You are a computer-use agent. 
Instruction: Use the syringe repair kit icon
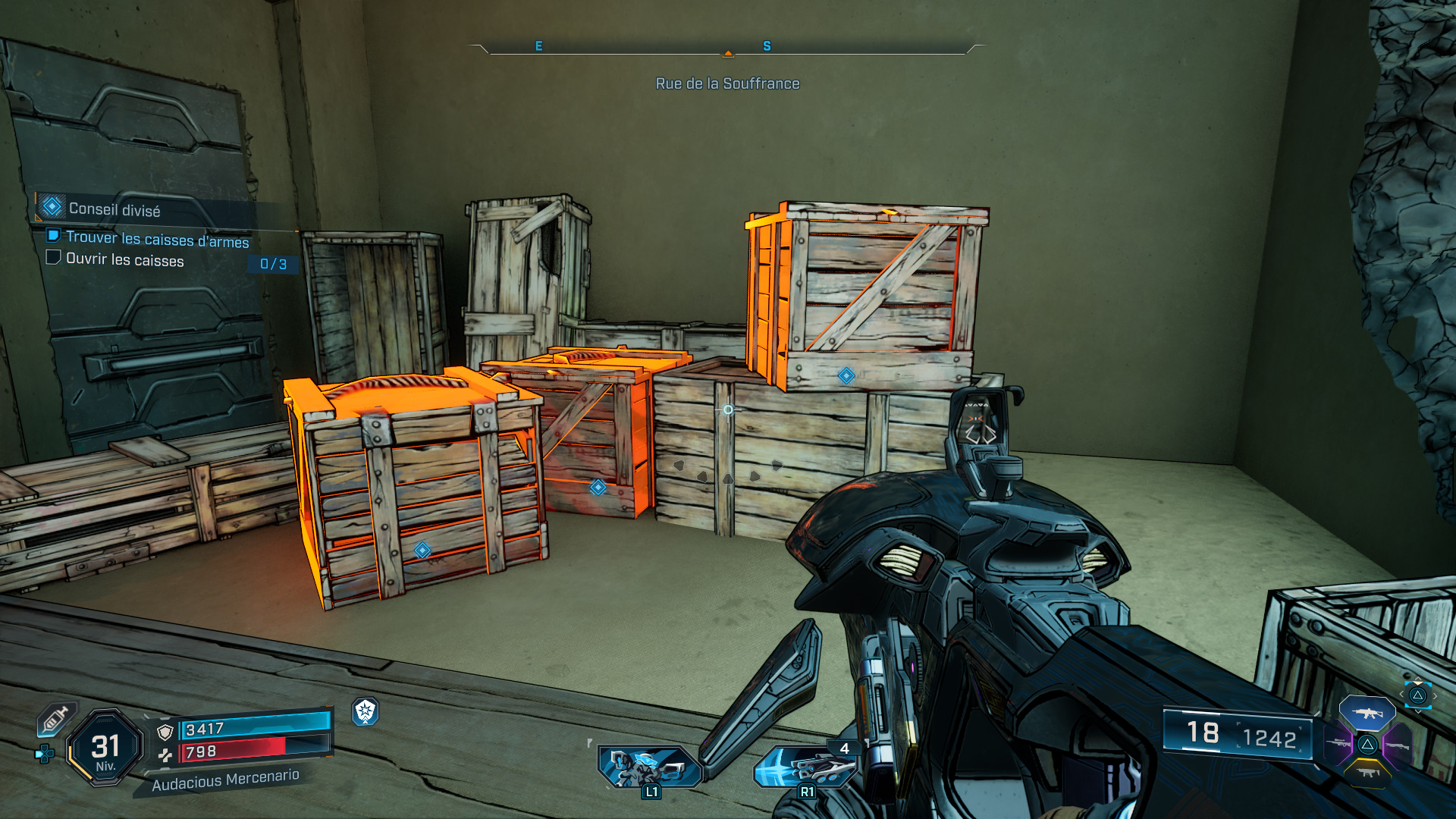coord(55,718)
